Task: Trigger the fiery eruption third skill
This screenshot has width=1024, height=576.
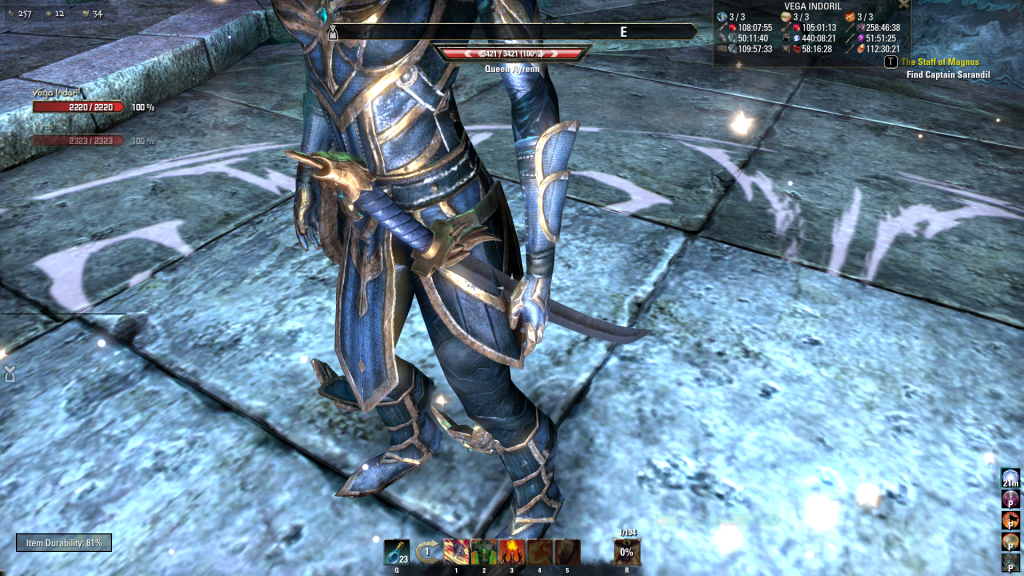Action: pos(512,551)
